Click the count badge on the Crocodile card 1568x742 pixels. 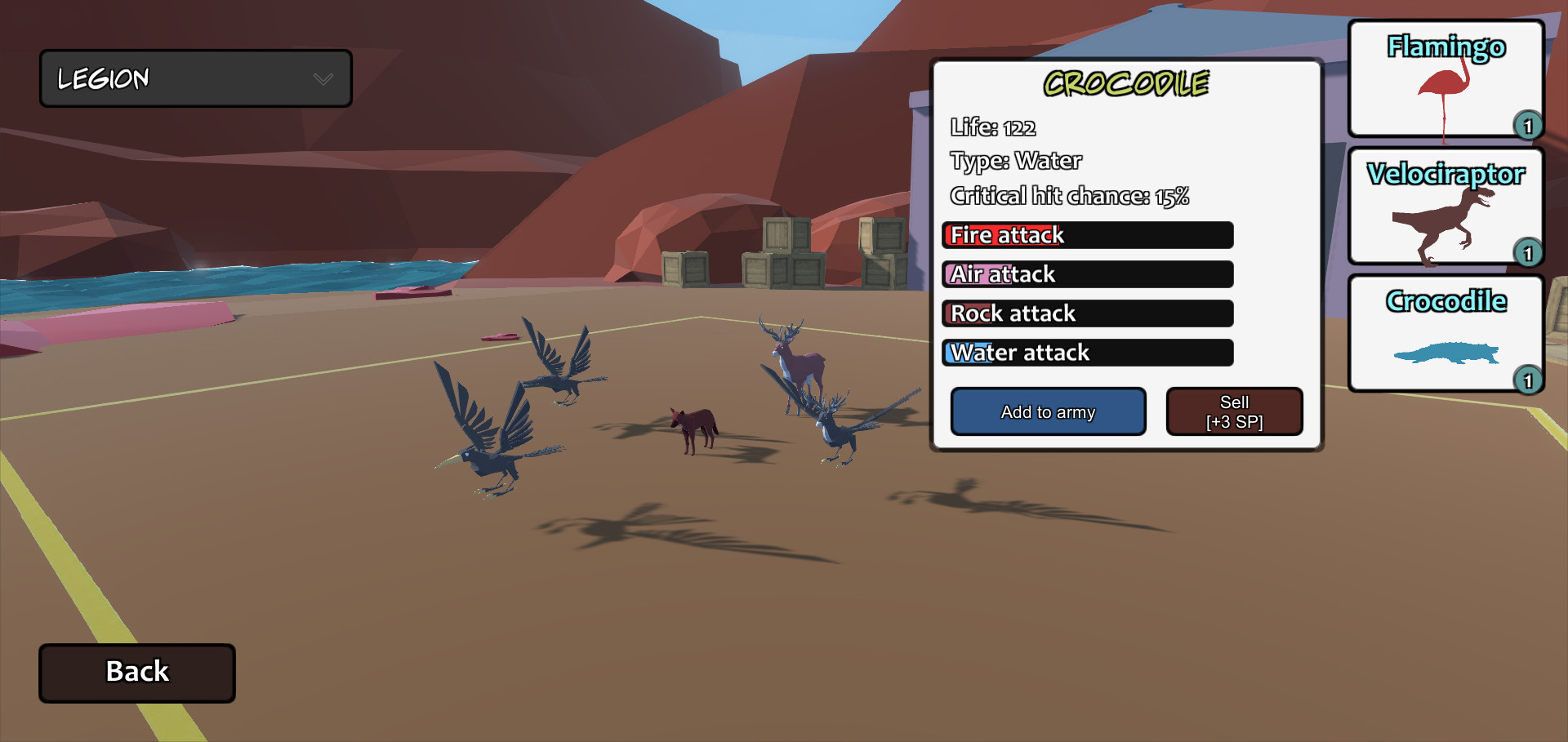click(x=1530, y=381)
